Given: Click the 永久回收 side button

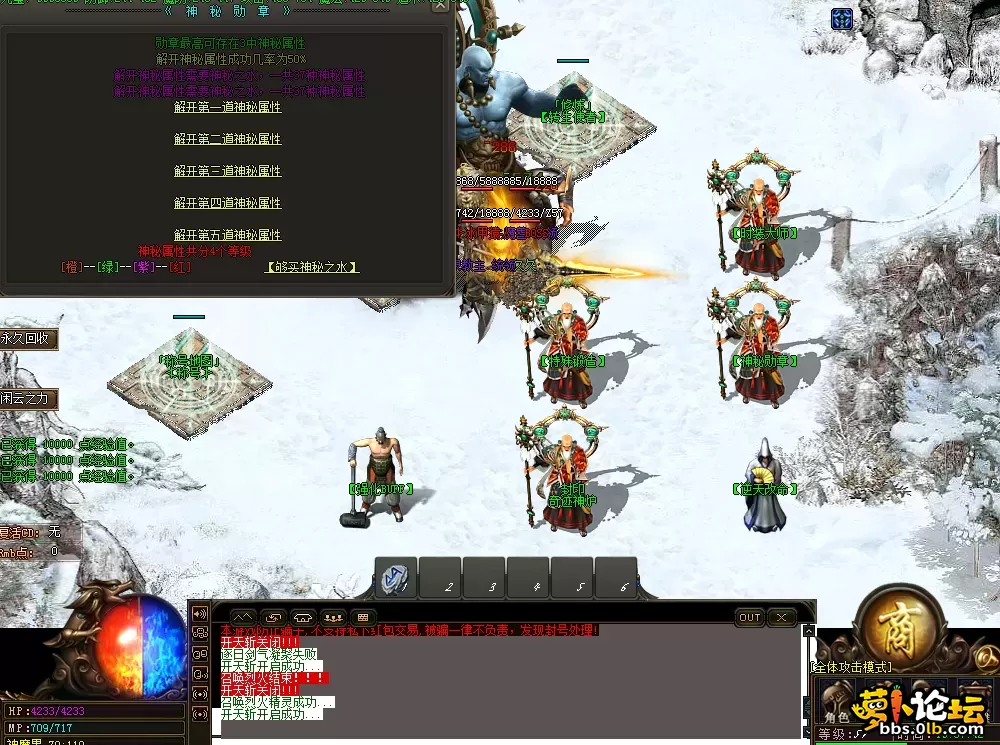Looking at the screenshot, I should (x=27, y=339).
